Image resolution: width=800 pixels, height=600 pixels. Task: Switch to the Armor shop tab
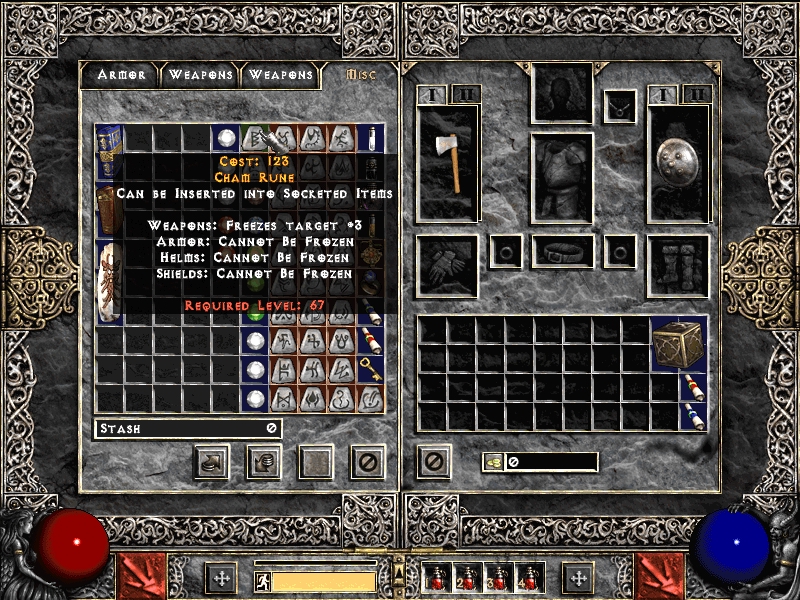click(121, 75)
